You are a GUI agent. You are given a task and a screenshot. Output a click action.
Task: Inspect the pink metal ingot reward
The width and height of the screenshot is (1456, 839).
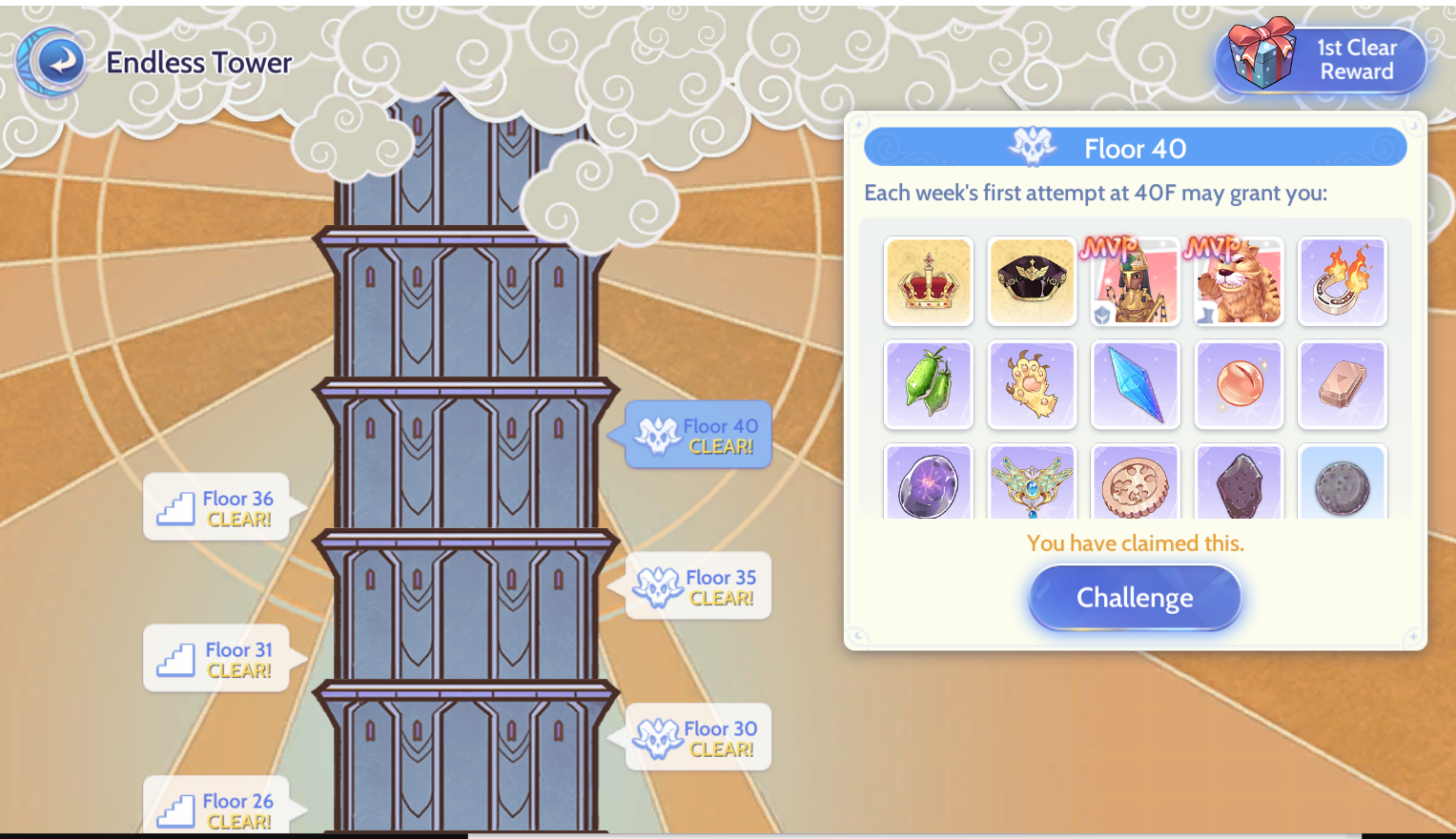pyautogui.click(x=1342, y=384)
